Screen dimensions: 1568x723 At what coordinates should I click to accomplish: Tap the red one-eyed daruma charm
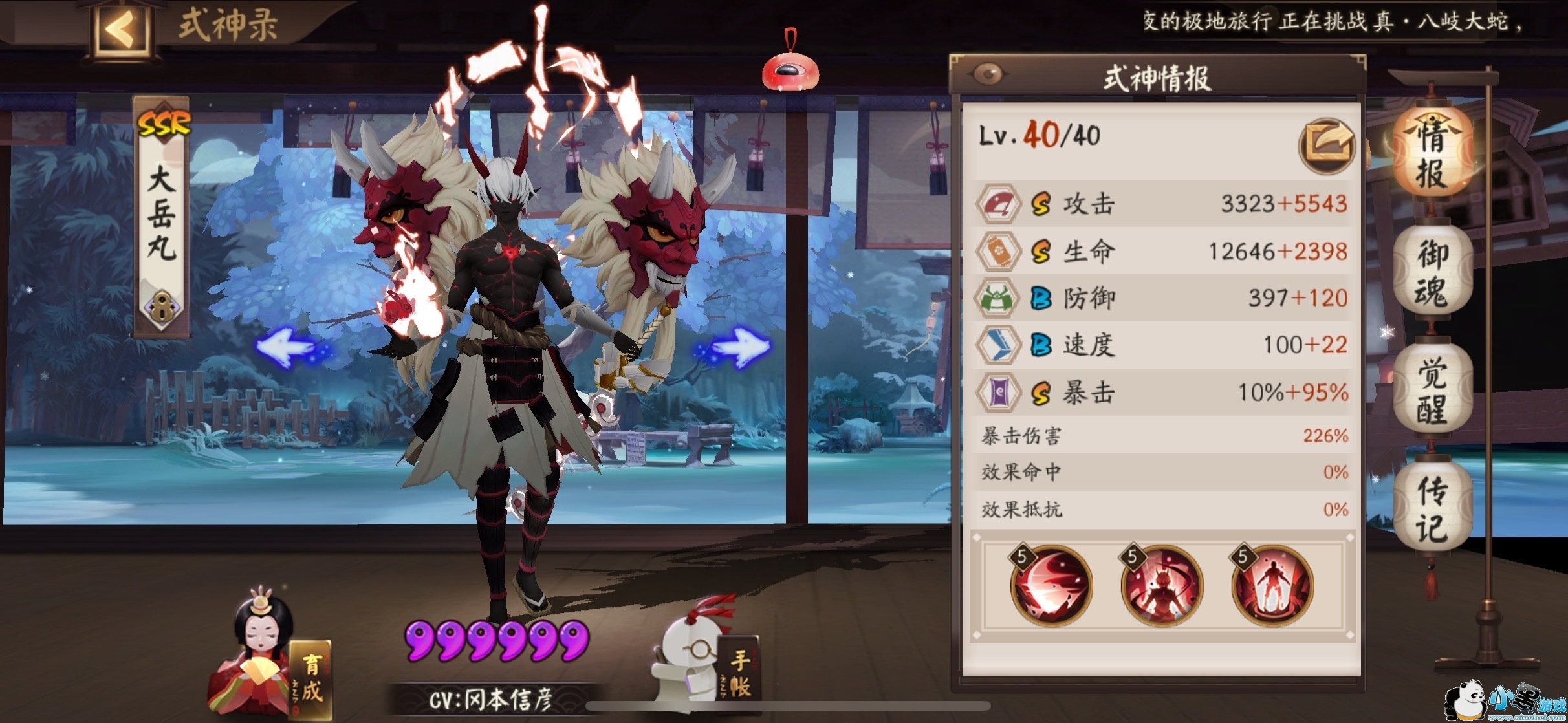[790, 70]
